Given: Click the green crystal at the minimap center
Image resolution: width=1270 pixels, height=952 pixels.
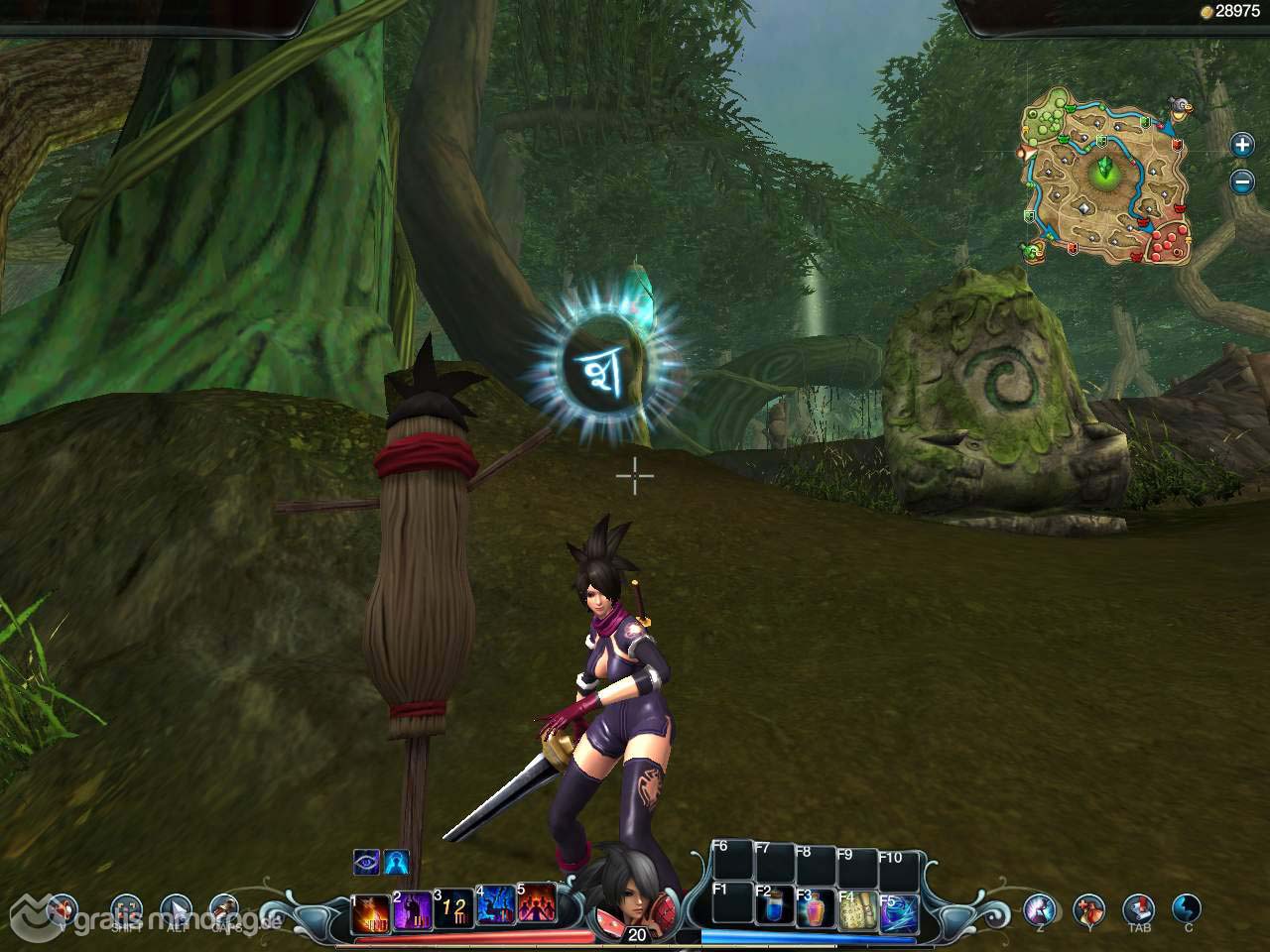Looking at the screenshot, I should tap(1103, 173).
